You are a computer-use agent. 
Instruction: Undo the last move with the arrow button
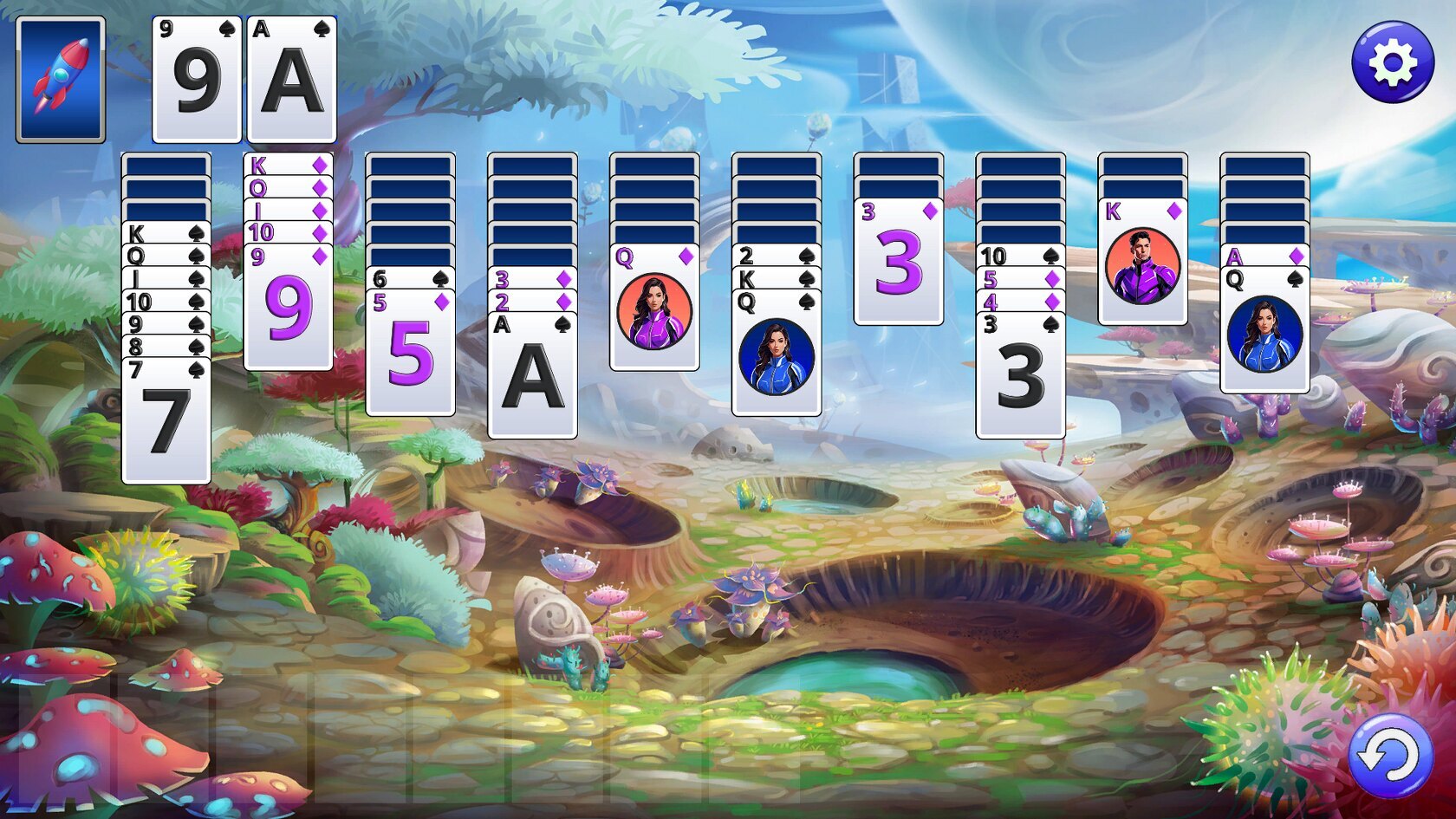click(x=1390, y=756)
